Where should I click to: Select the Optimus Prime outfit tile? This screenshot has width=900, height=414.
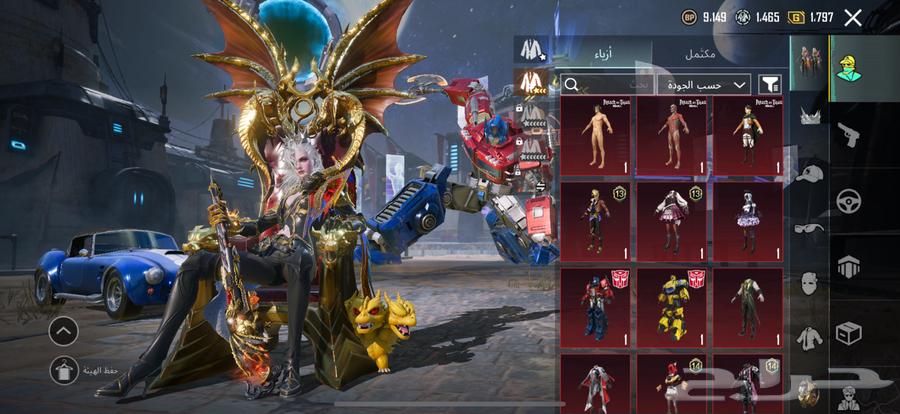coord(596,304)
